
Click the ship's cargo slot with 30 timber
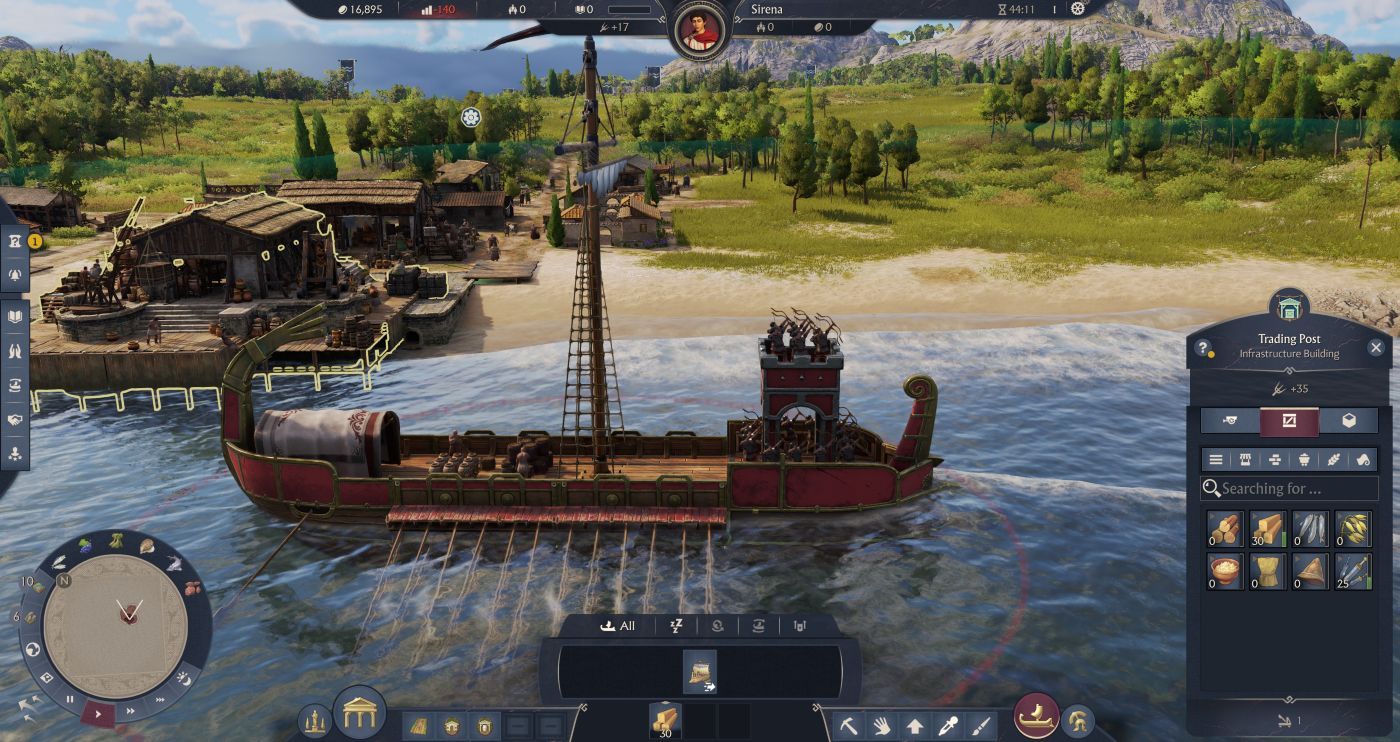tap(665, 720)
